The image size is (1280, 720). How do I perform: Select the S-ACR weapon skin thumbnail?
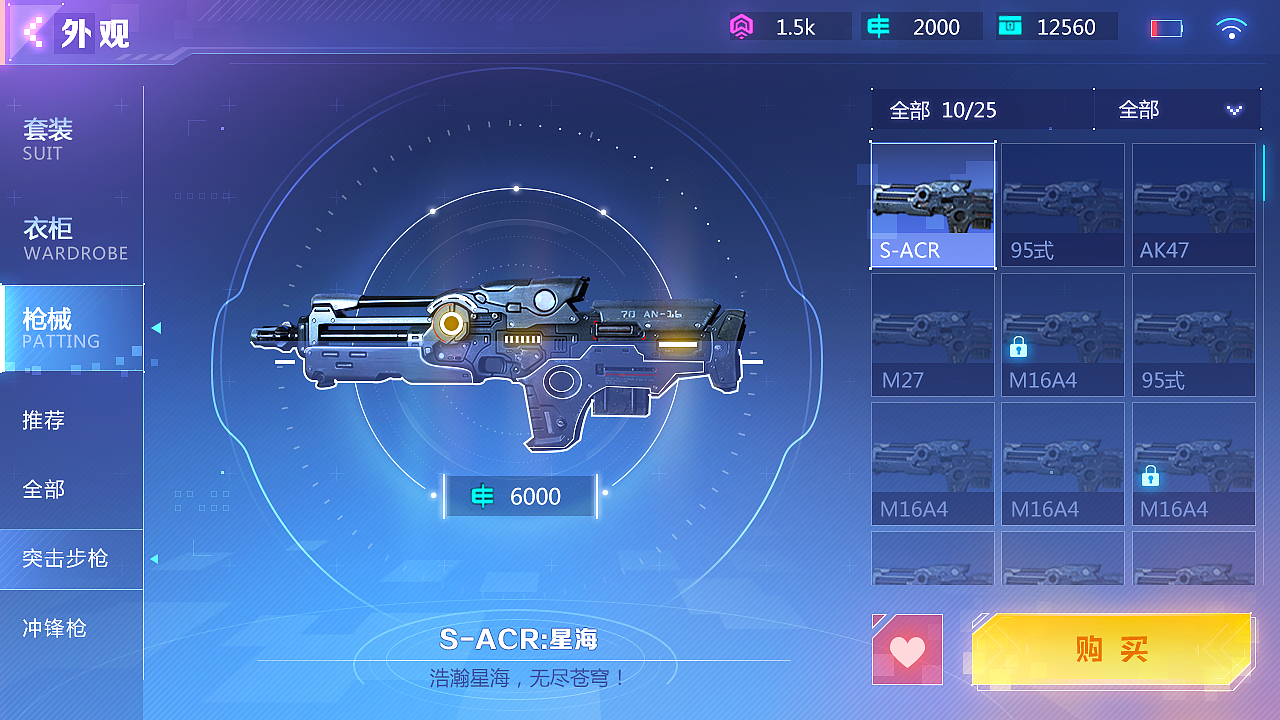(933, 205)
